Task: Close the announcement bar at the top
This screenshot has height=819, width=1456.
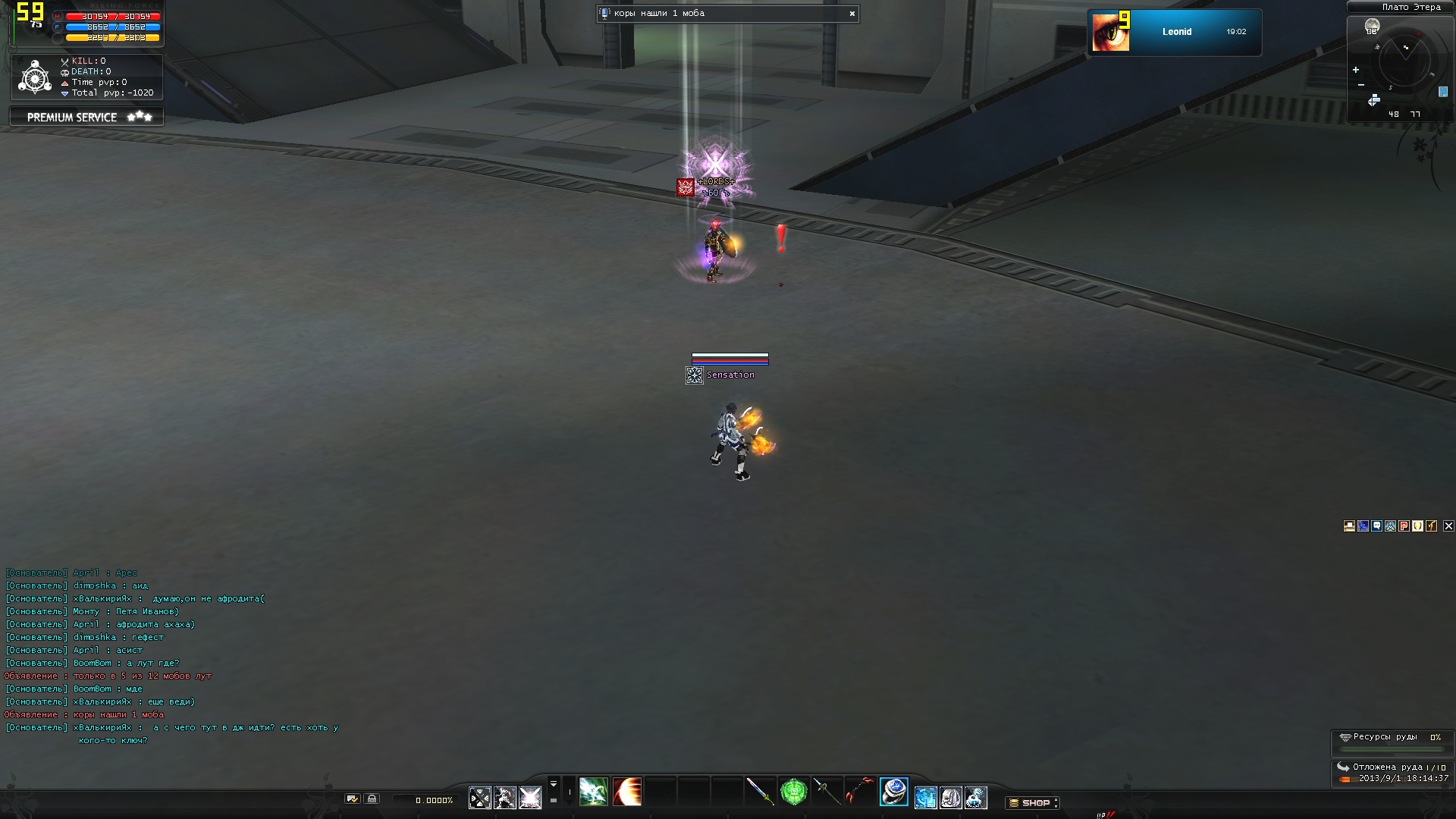Action: point(852,14)
